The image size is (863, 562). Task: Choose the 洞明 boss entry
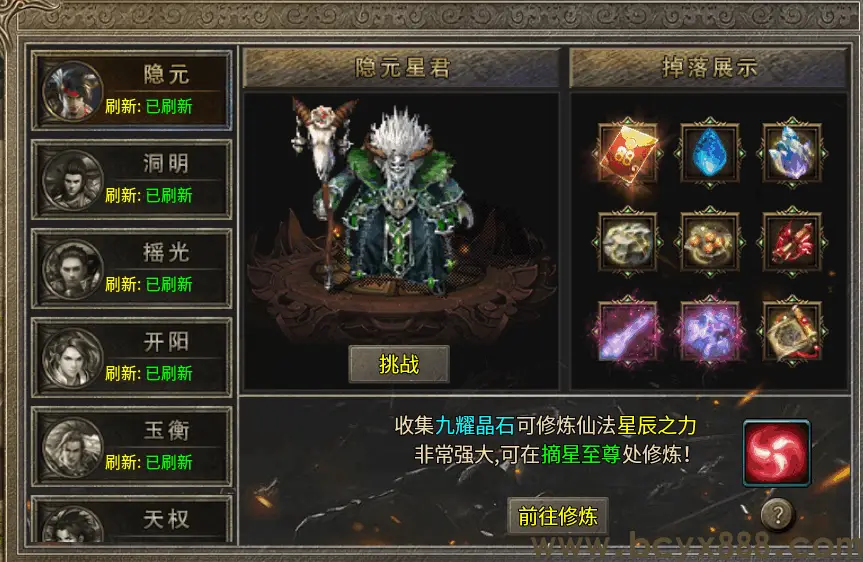point(133,179)
